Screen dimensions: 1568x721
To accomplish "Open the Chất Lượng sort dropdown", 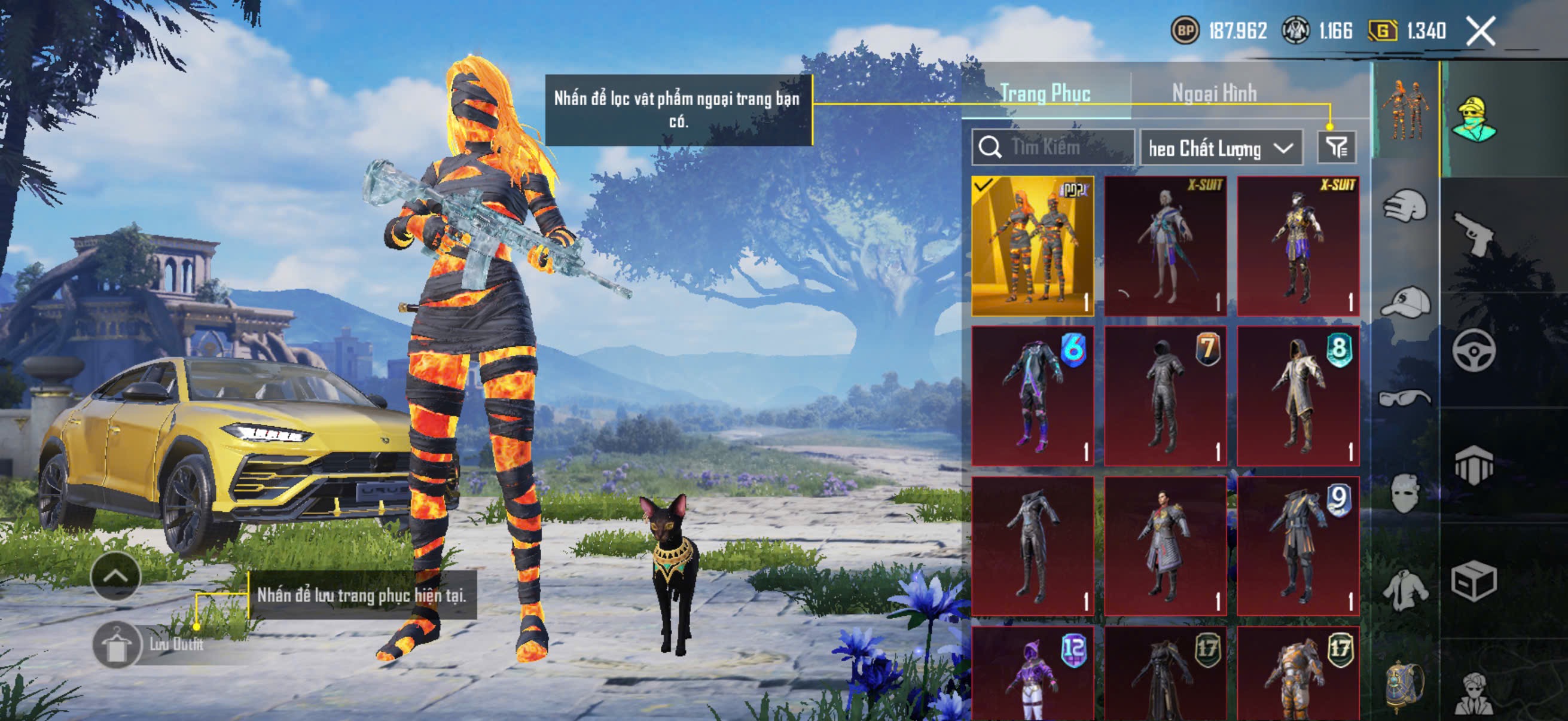I will click(x=1221, y=148).
